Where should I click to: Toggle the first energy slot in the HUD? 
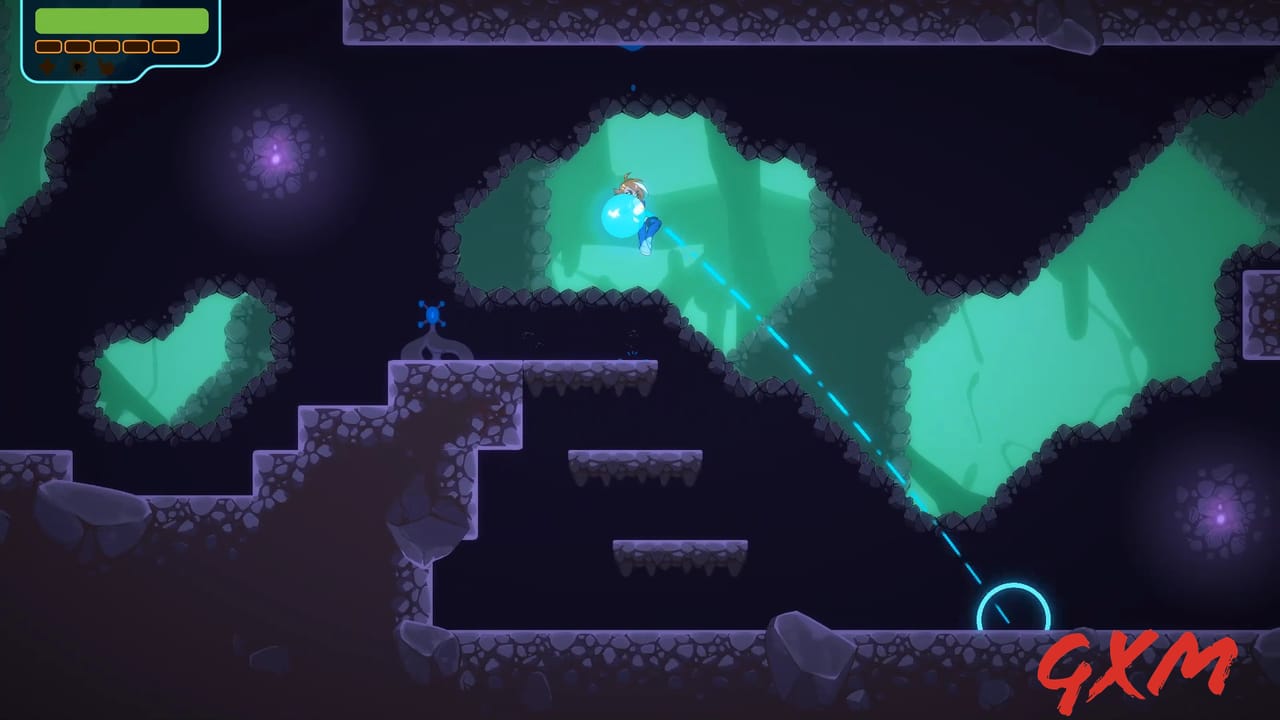point(48,47)
